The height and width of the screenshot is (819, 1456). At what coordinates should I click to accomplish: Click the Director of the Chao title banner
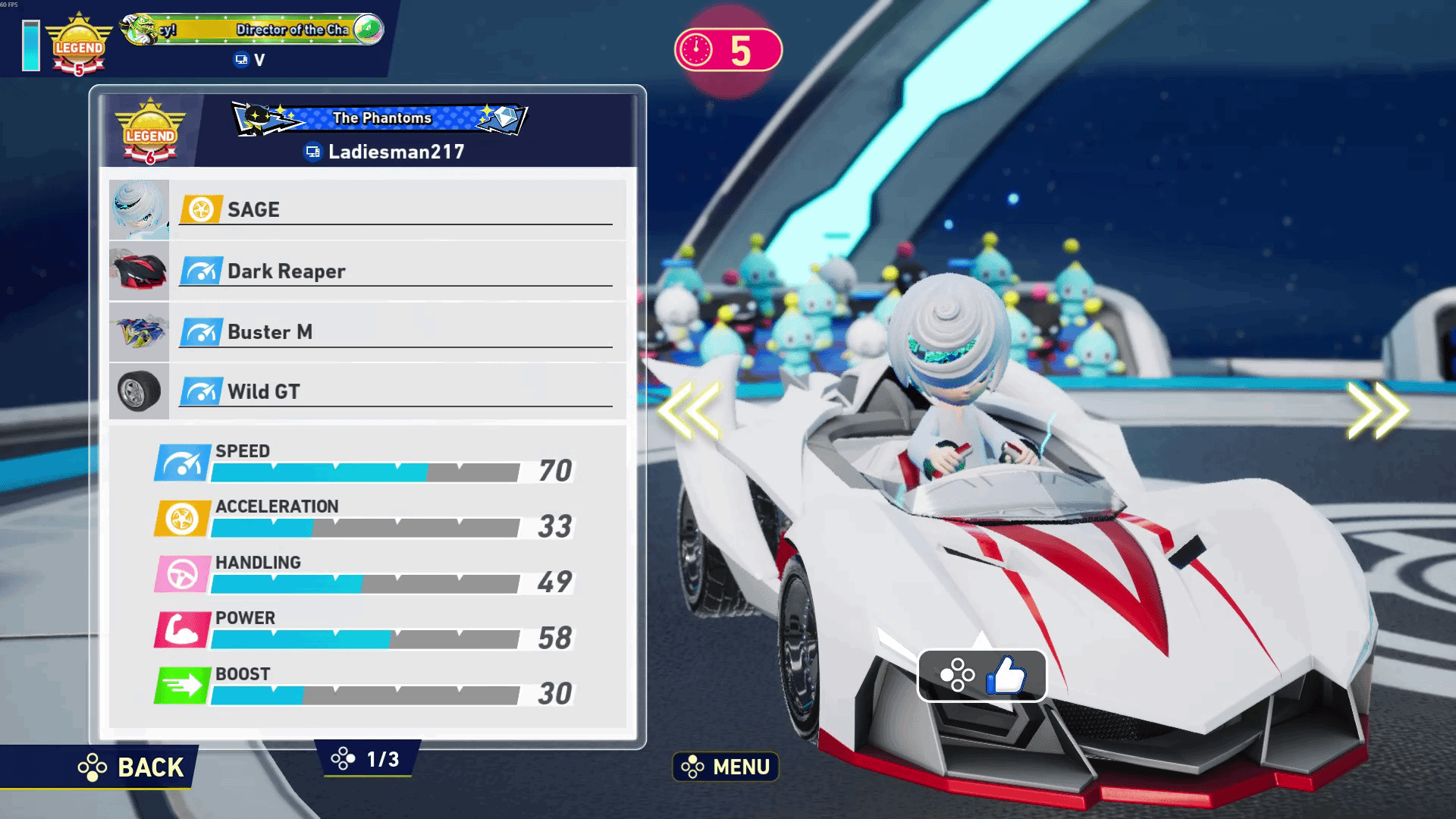[253, 30]
